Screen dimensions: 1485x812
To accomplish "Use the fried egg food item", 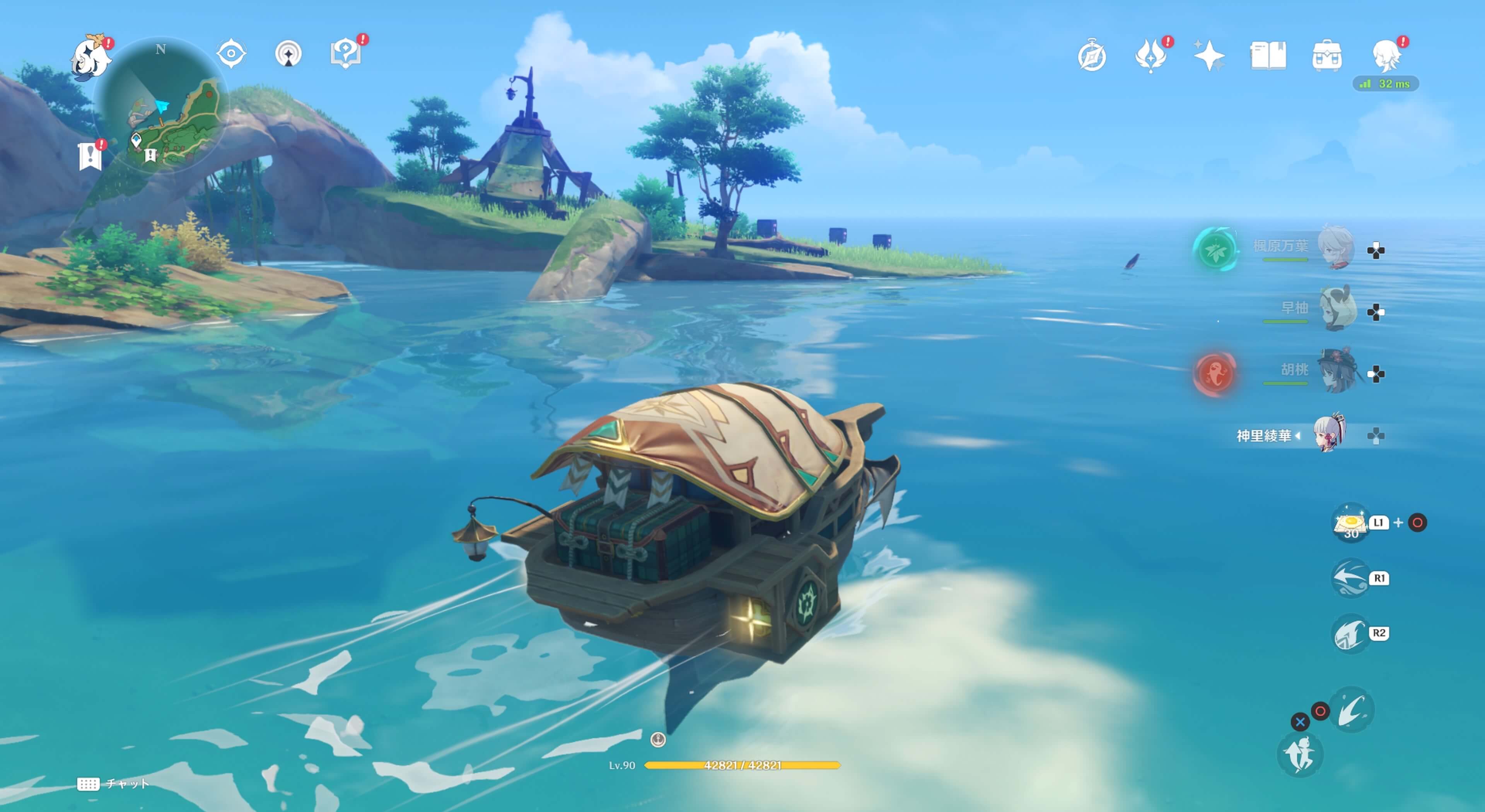I will (x=1350, y=522).
